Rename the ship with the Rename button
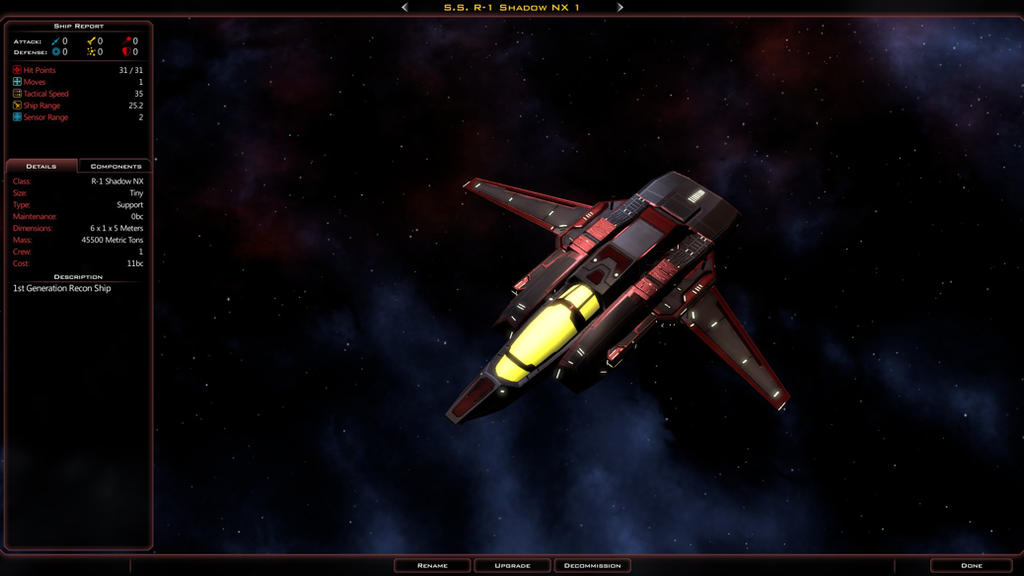This screenshot has width=1024, height=576. click(432, 566)
